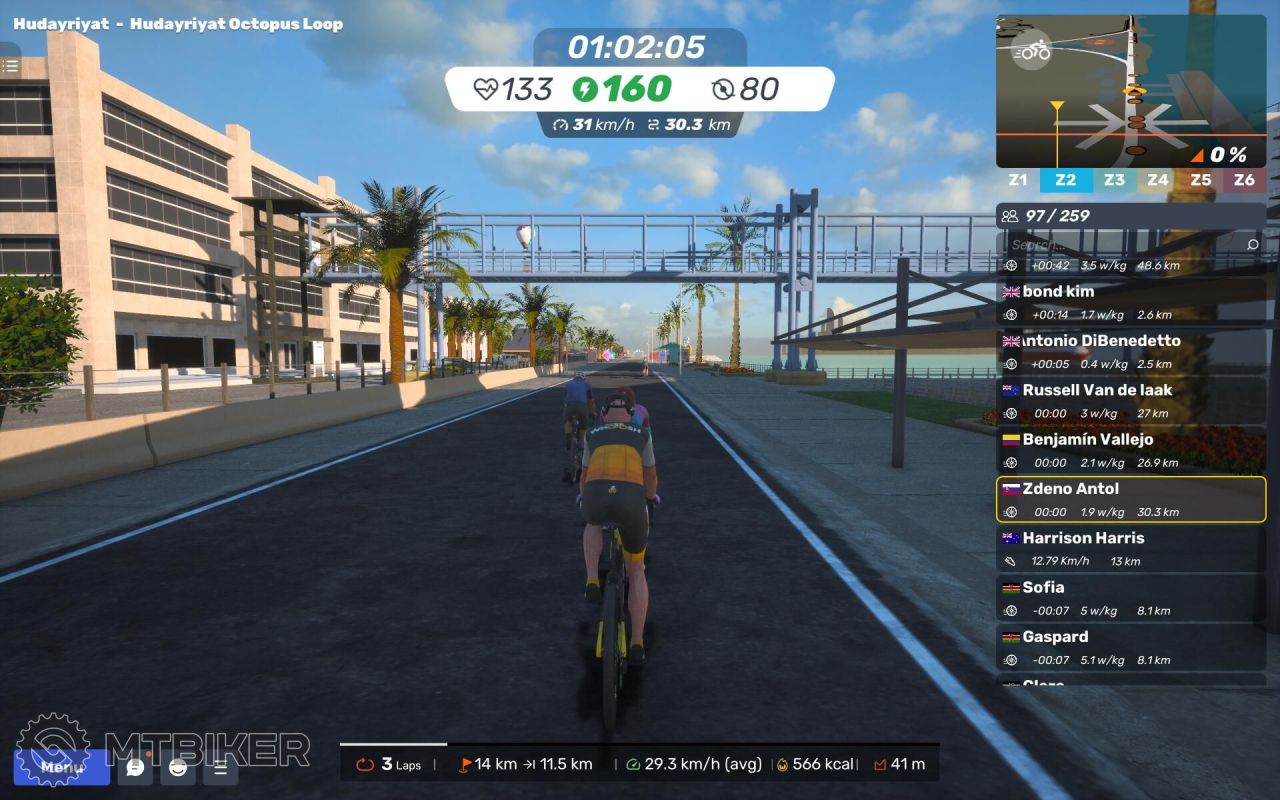Open the smiley face emote button
The image size is (1280, 800).
pos(178,768)
